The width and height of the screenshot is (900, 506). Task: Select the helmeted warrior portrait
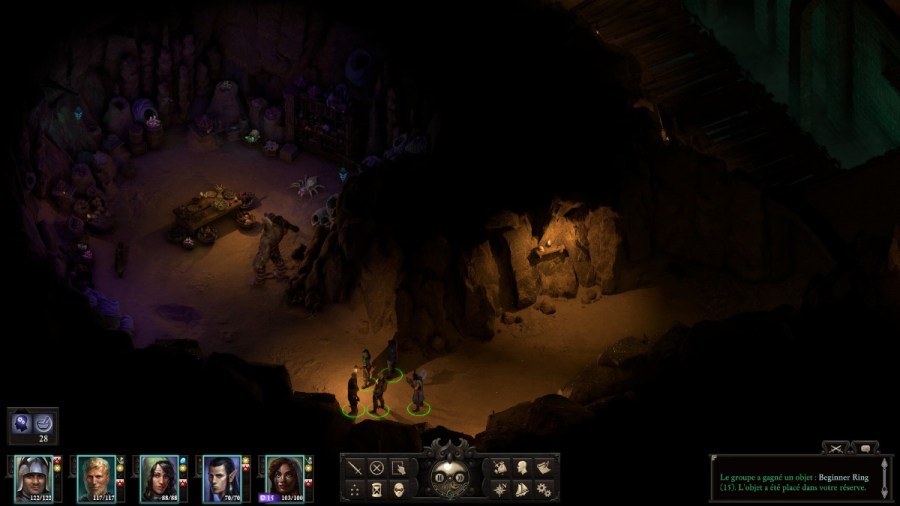33,477
